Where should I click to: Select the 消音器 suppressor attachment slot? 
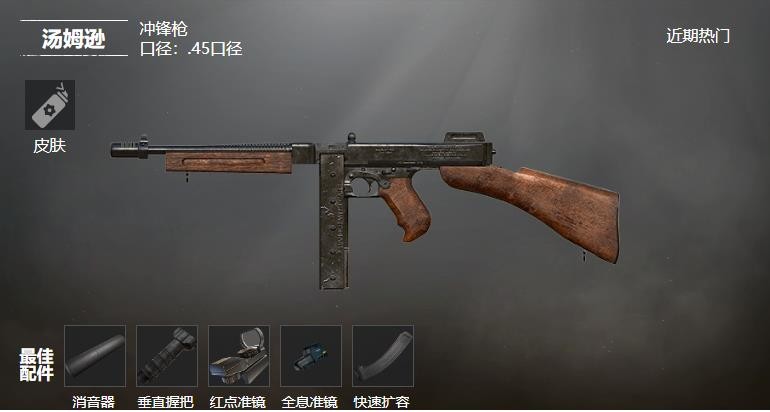95,356
